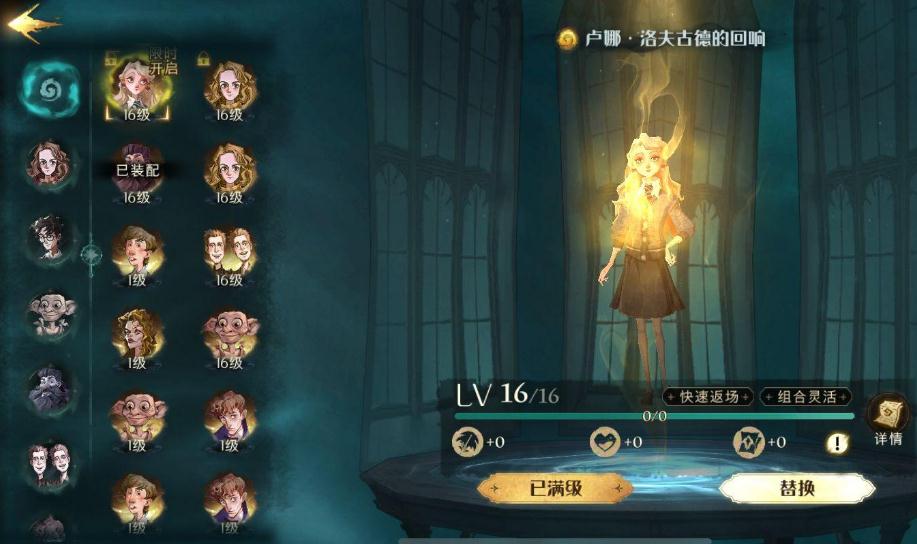
Task: Choose the highlighted Luna Lovegood echo
Action: 137,88
